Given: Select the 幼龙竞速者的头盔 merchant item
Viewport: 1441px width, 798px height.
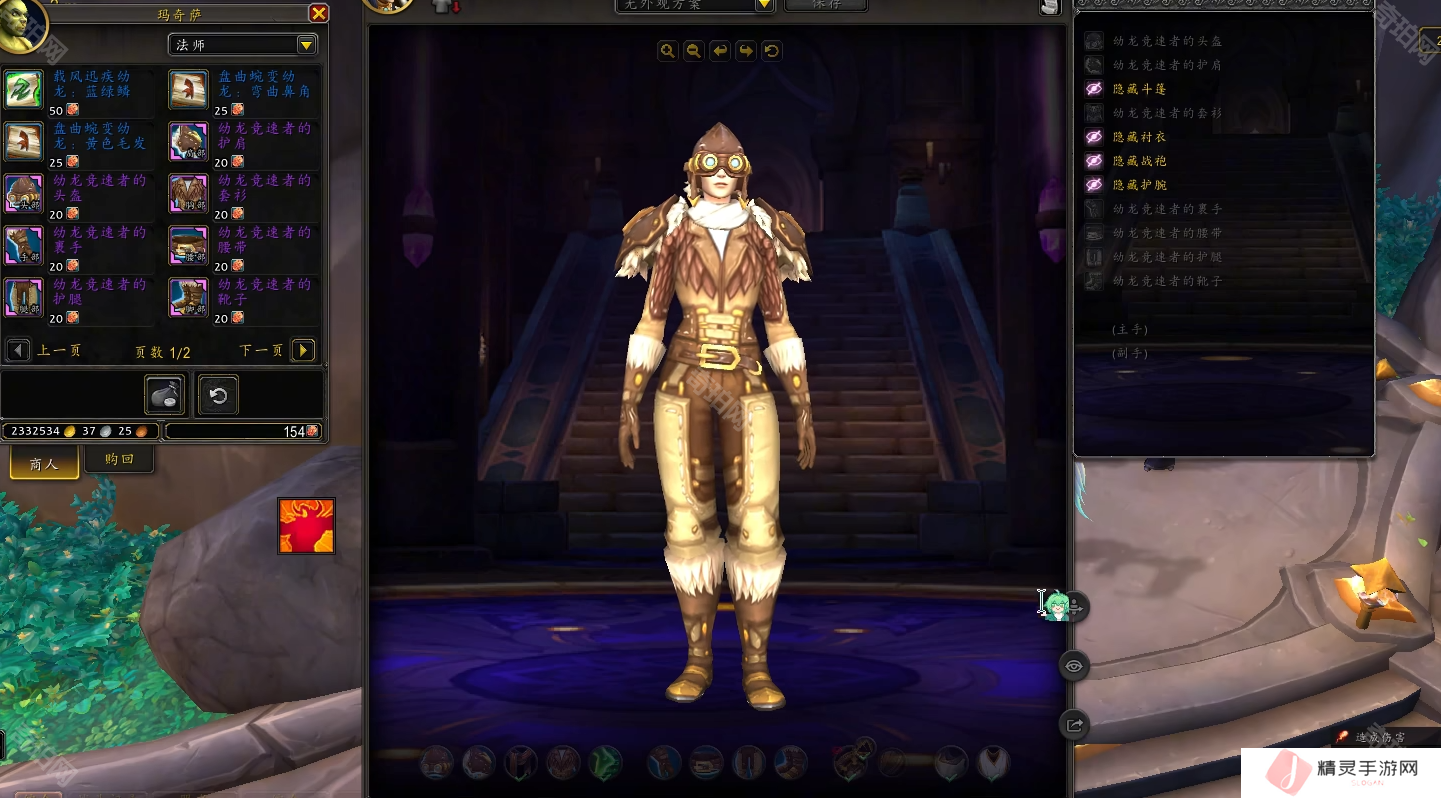Looking at the screenshot, I should coord(24,194).
